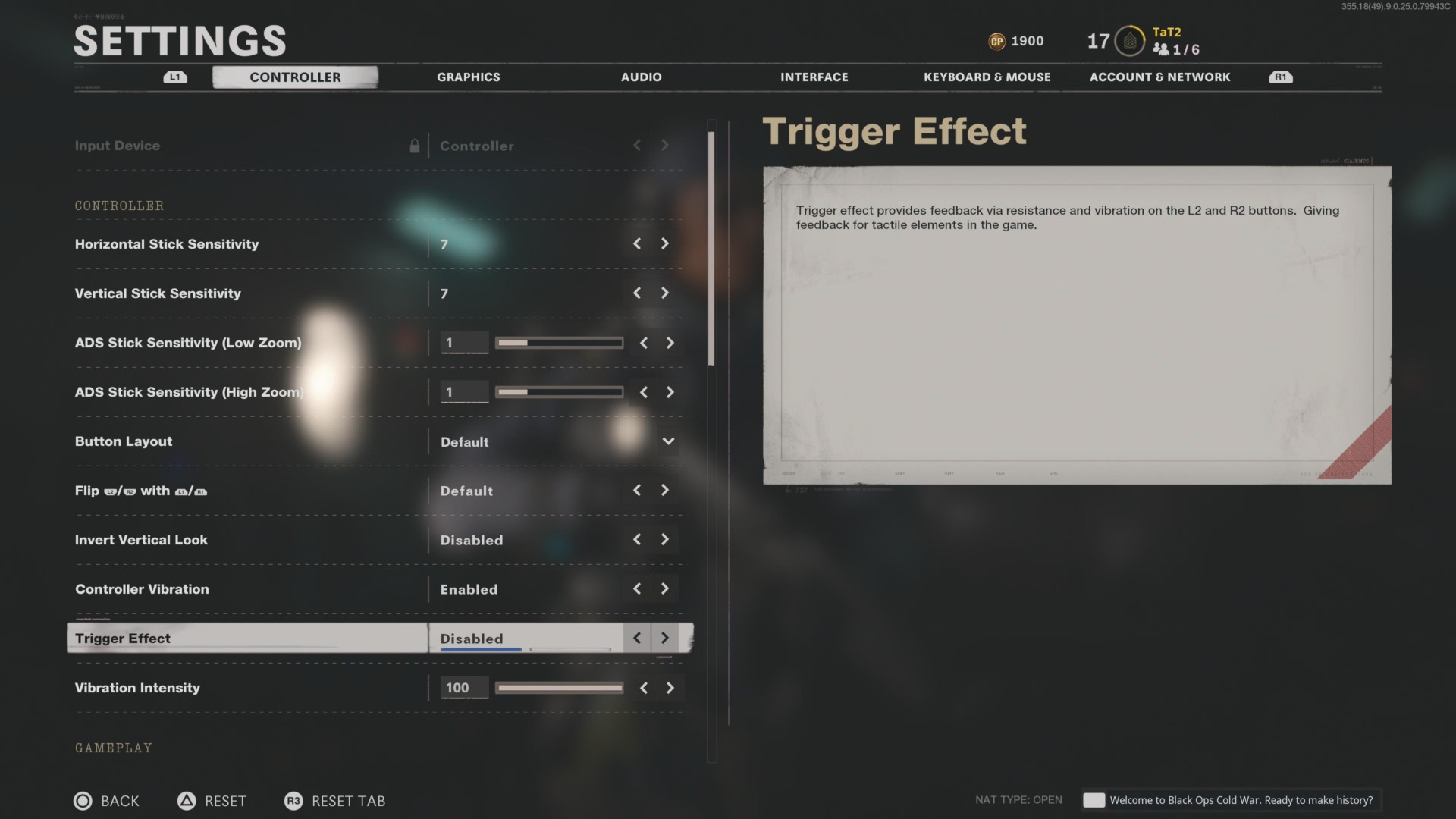Image resolution: width=1456 pixels, height=819 pixels.
Task: Select the BACK button
Action: tap(119, 801)
